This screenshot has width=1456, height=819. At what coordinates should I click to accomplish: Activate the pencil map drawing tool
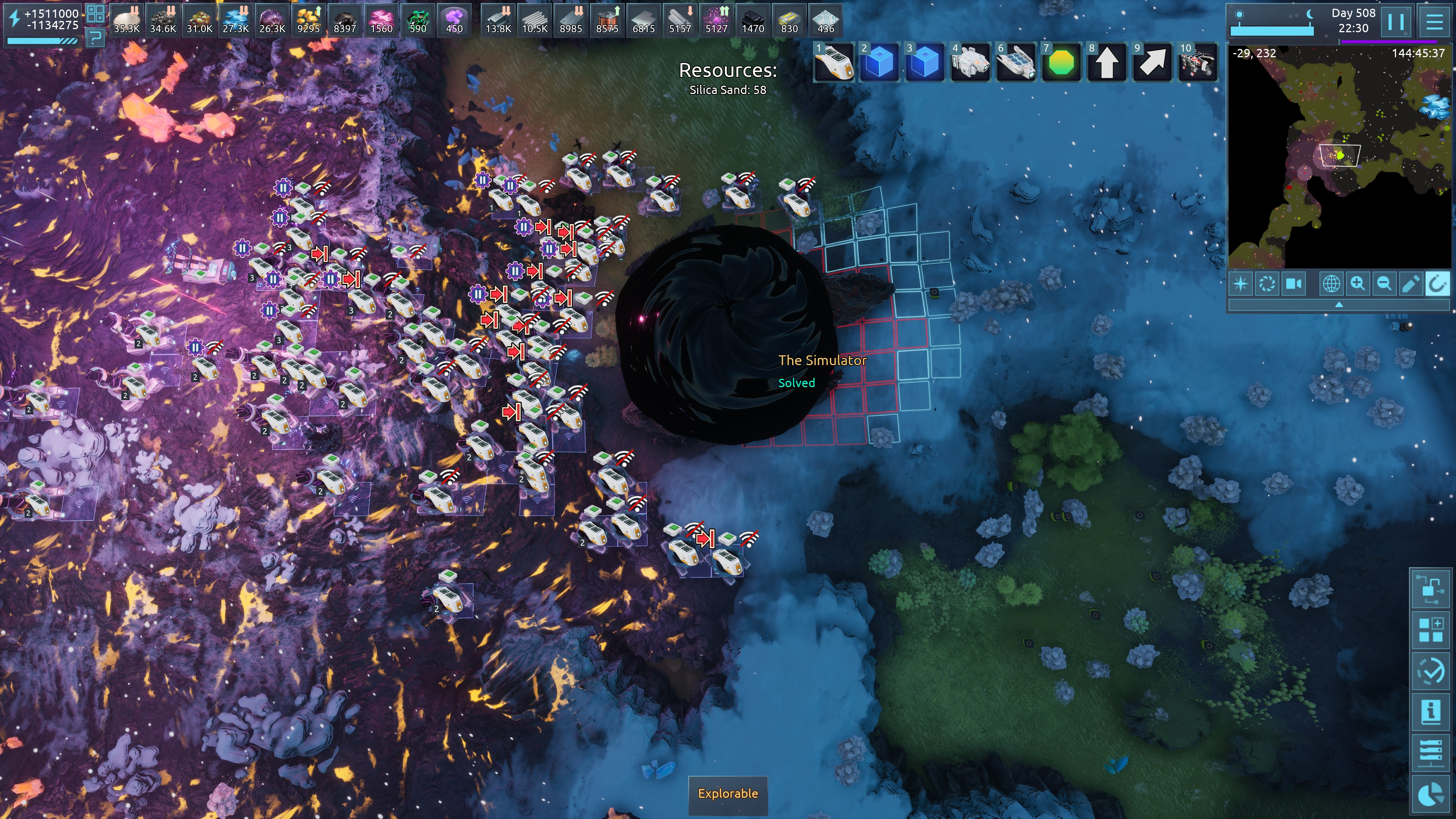[1411, 283]
